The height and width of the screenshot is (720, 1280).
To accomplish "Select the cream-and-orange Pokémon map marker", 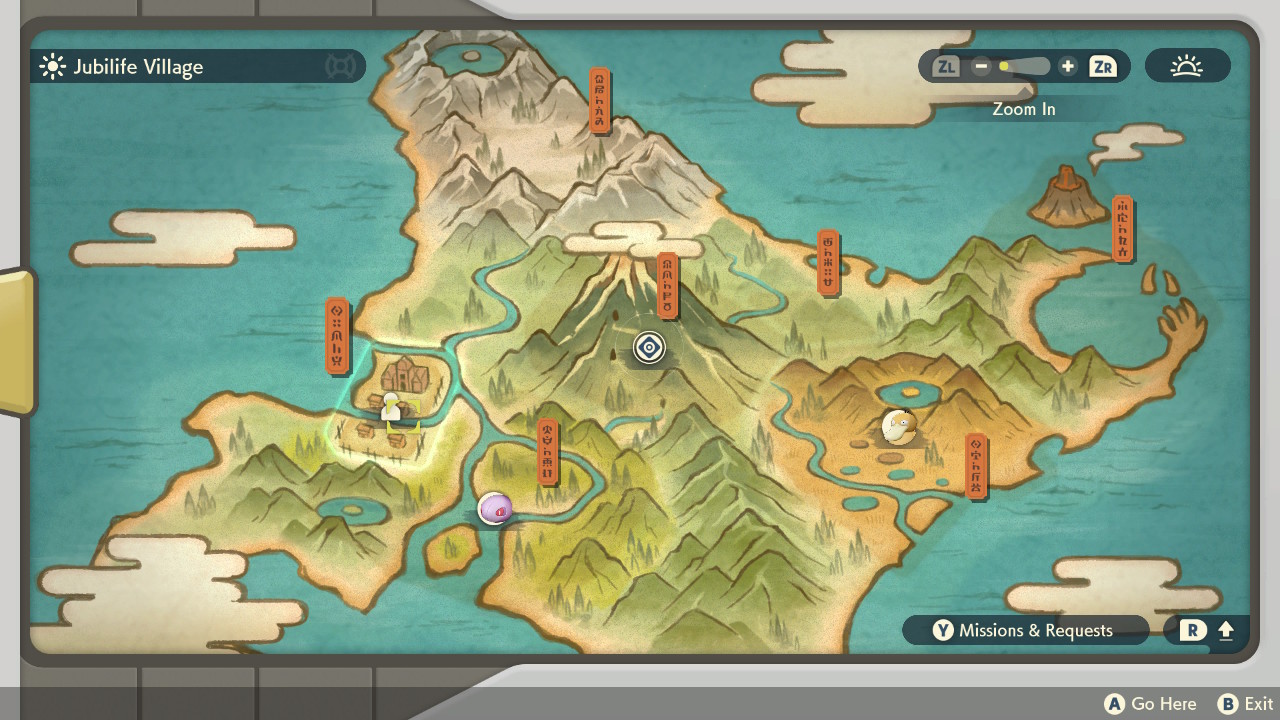I will [x=898, y=426].
